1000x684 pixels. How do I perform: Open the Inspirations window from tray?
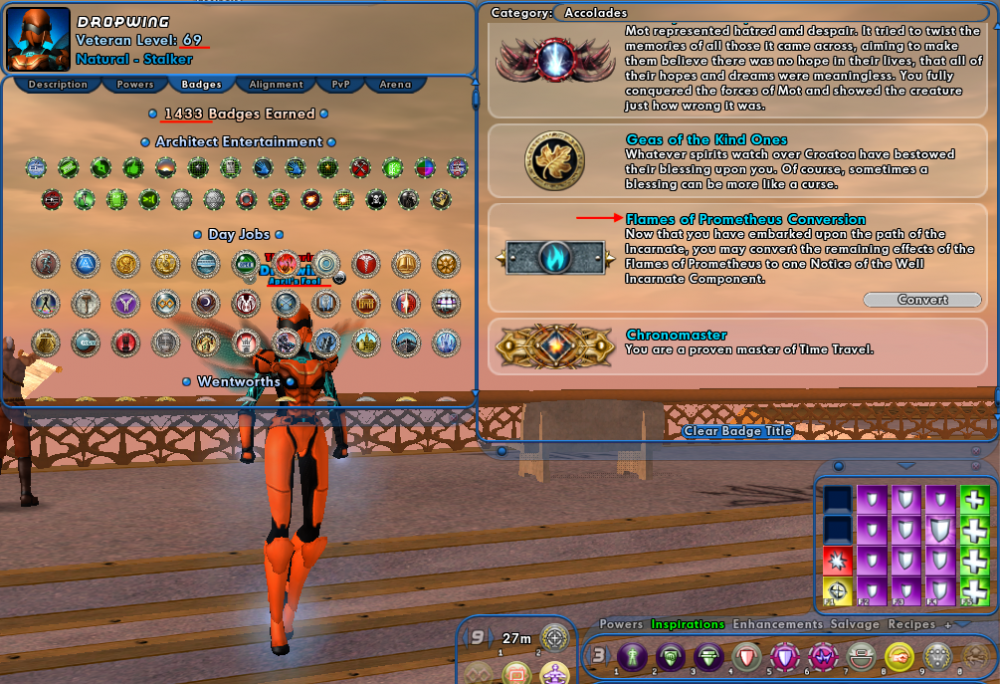coord(687,624)
